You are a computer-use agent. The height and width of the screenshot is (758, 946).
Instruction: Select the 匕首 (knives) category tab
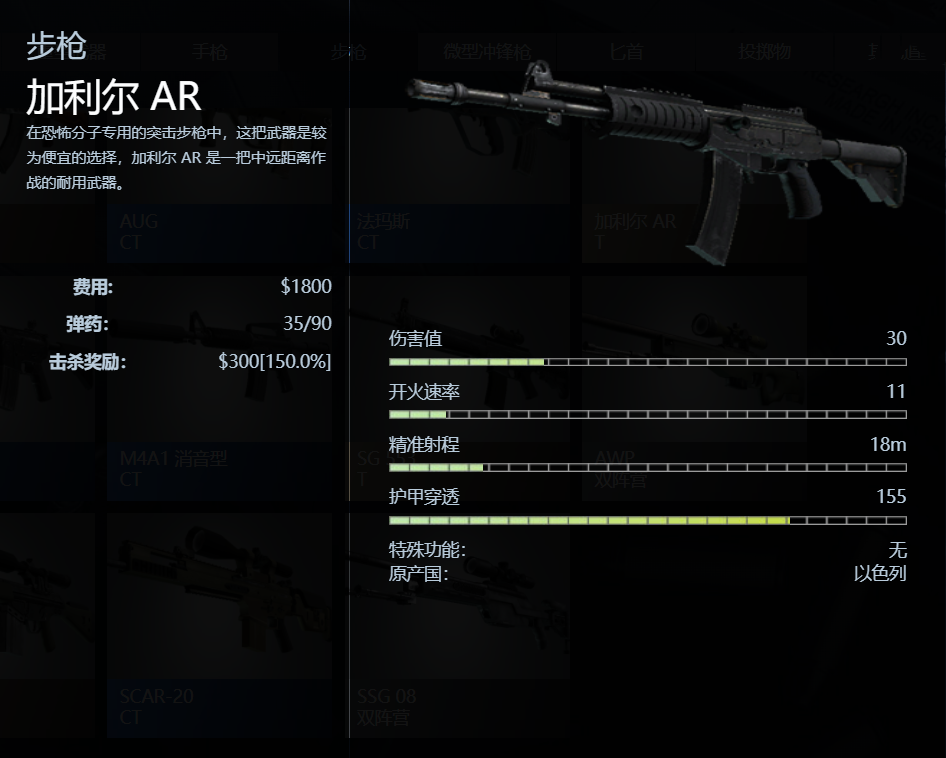coord(627,52)
